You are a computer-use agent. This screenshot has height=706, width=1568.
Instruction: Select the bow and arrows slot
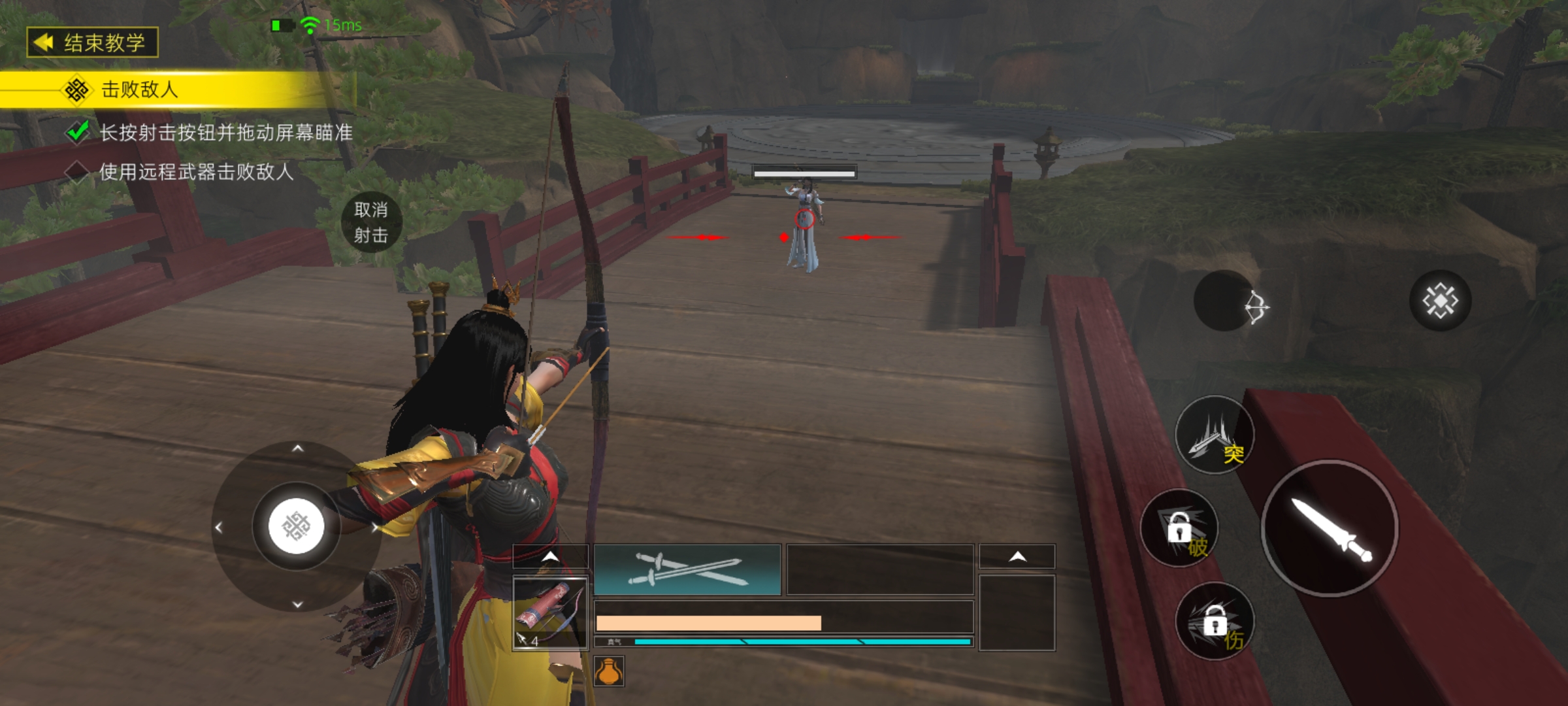click(550, 613)
